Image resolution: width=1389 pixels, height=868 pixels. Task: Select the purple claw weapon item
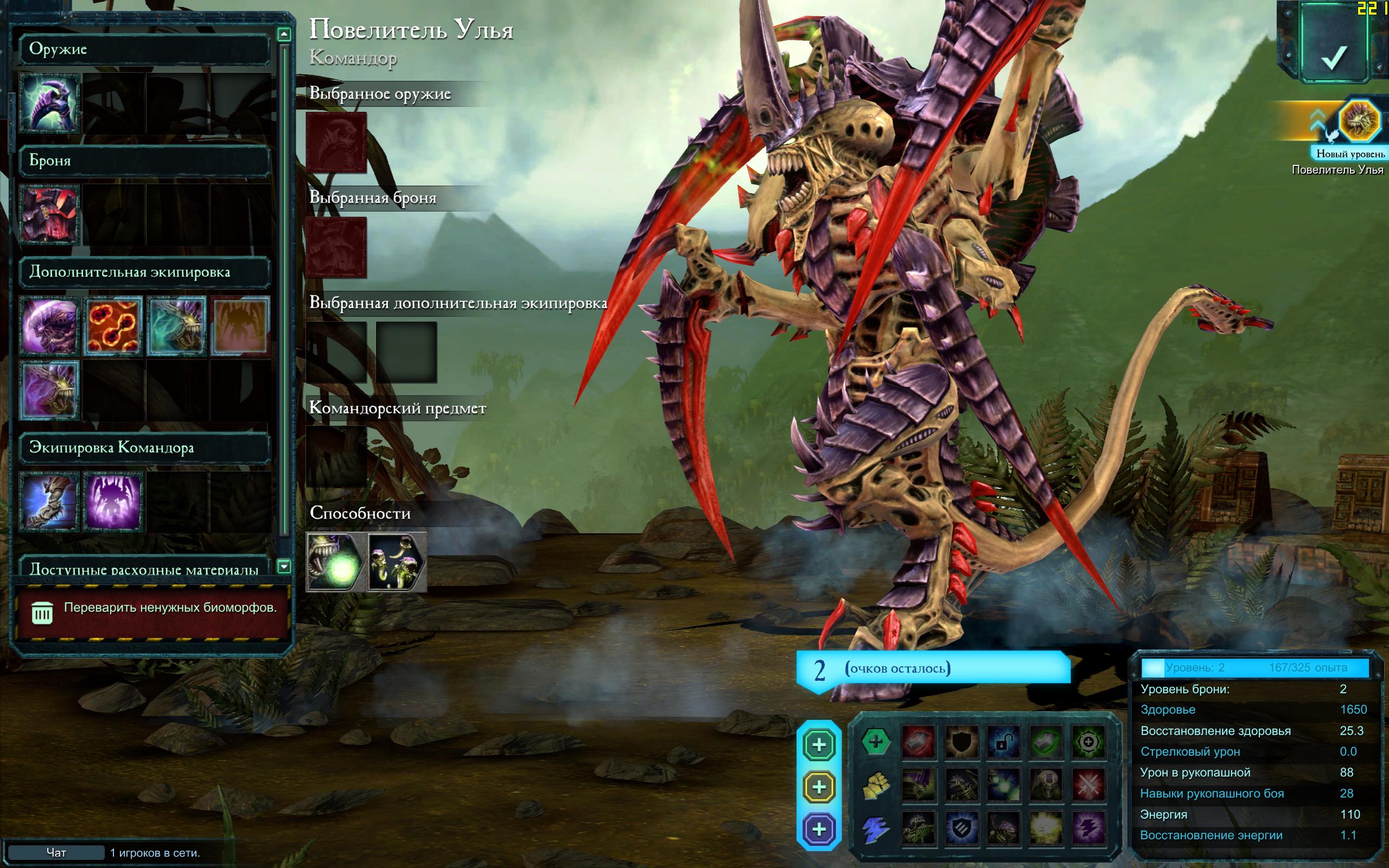(49, 103)
